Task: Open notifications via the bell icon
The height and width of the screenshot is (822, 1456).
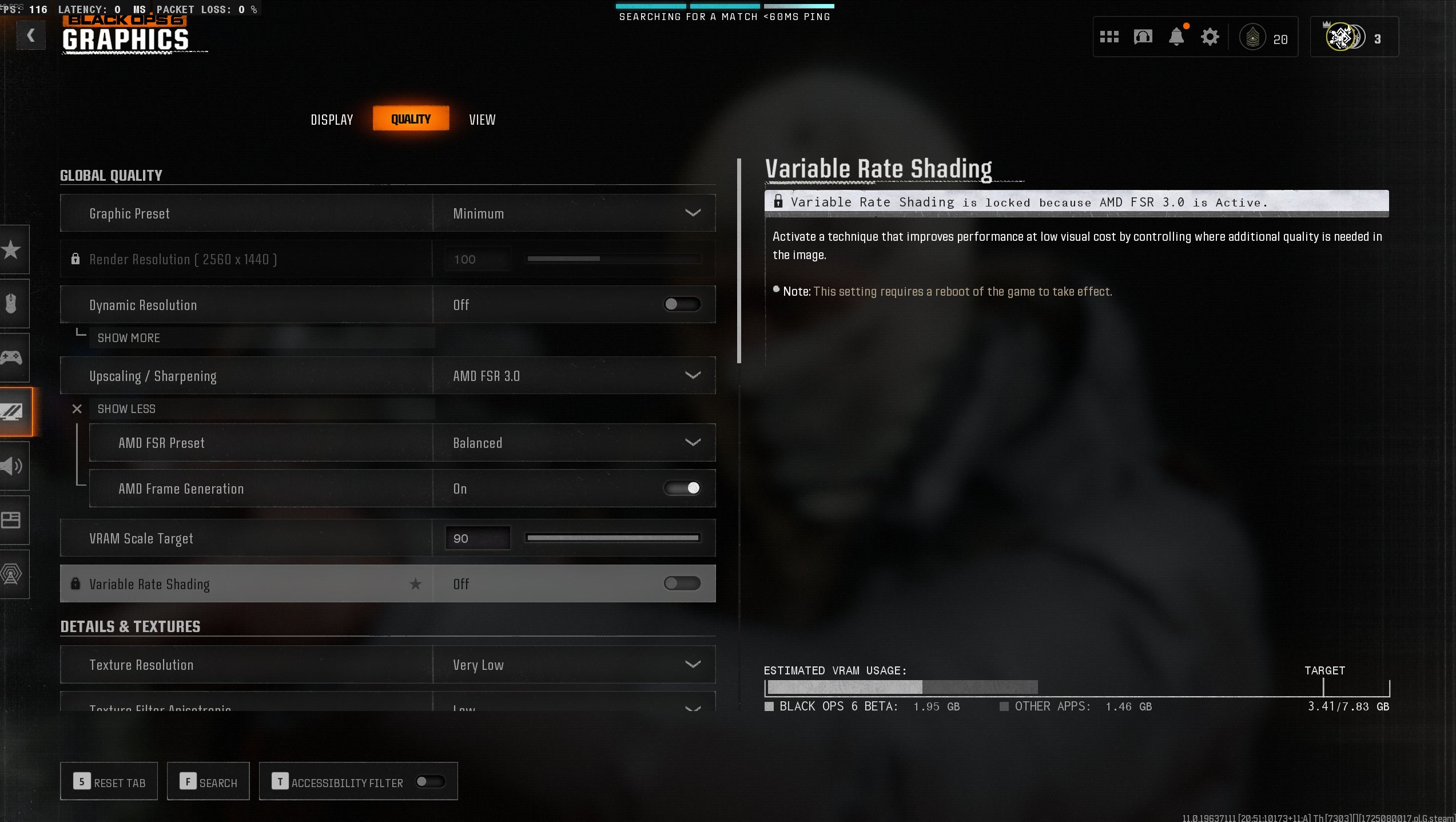Action: [x=1176, y=36]
